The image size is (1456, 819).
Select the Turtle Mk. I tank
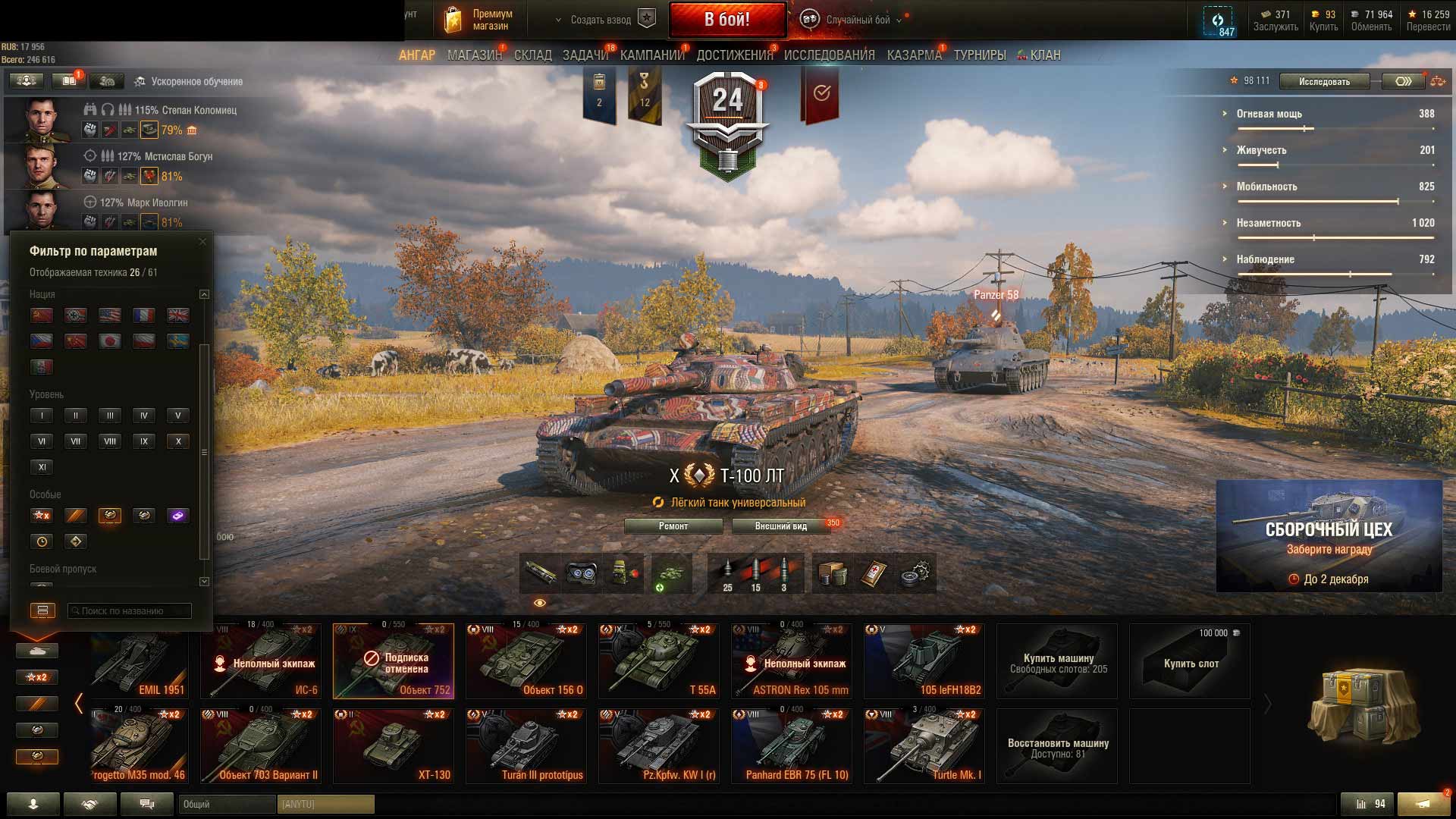click(x=924, y=746)
